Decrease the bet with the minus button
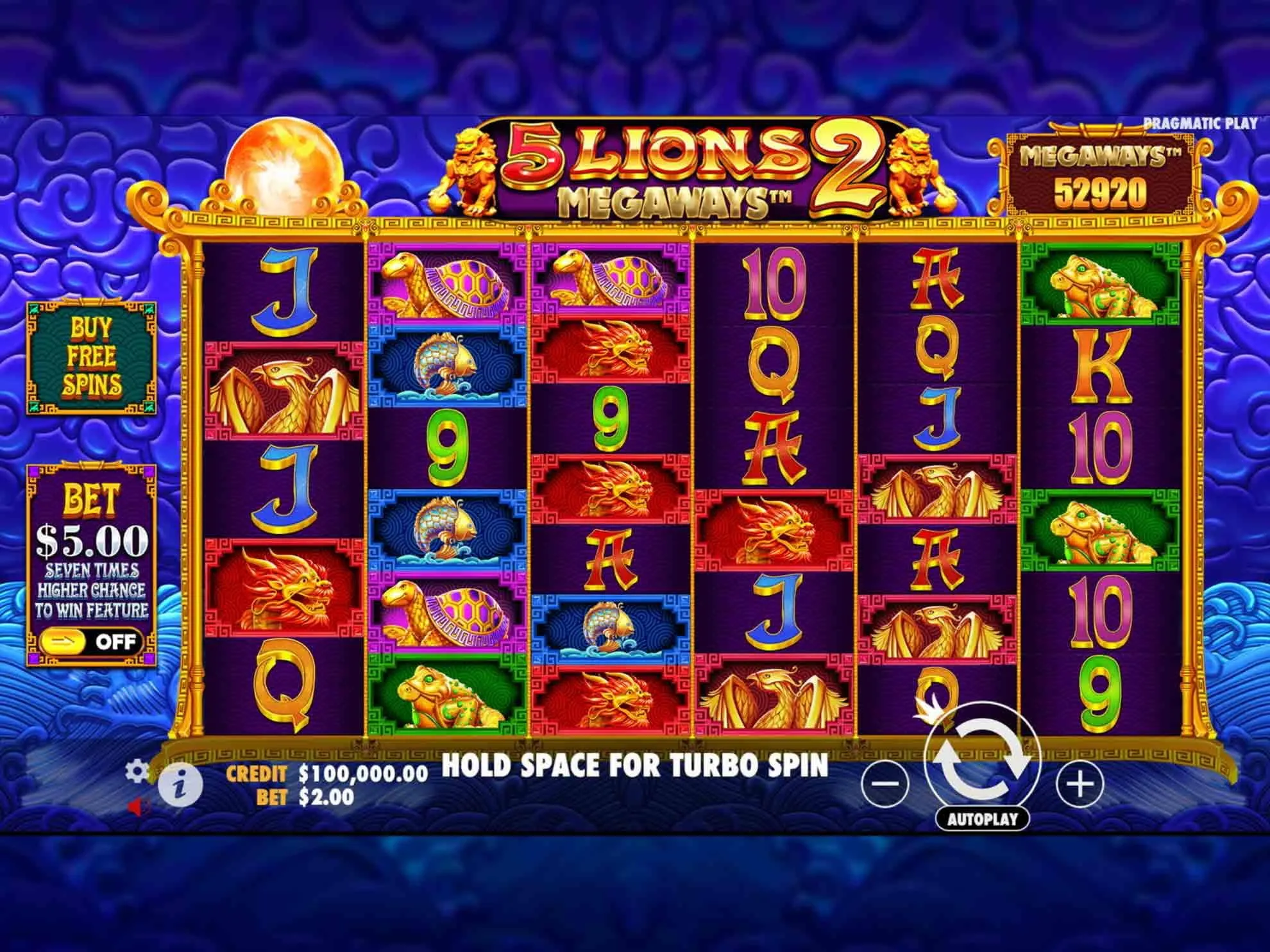The height and width of the screenshot is (952, 1270). [886, 783]
